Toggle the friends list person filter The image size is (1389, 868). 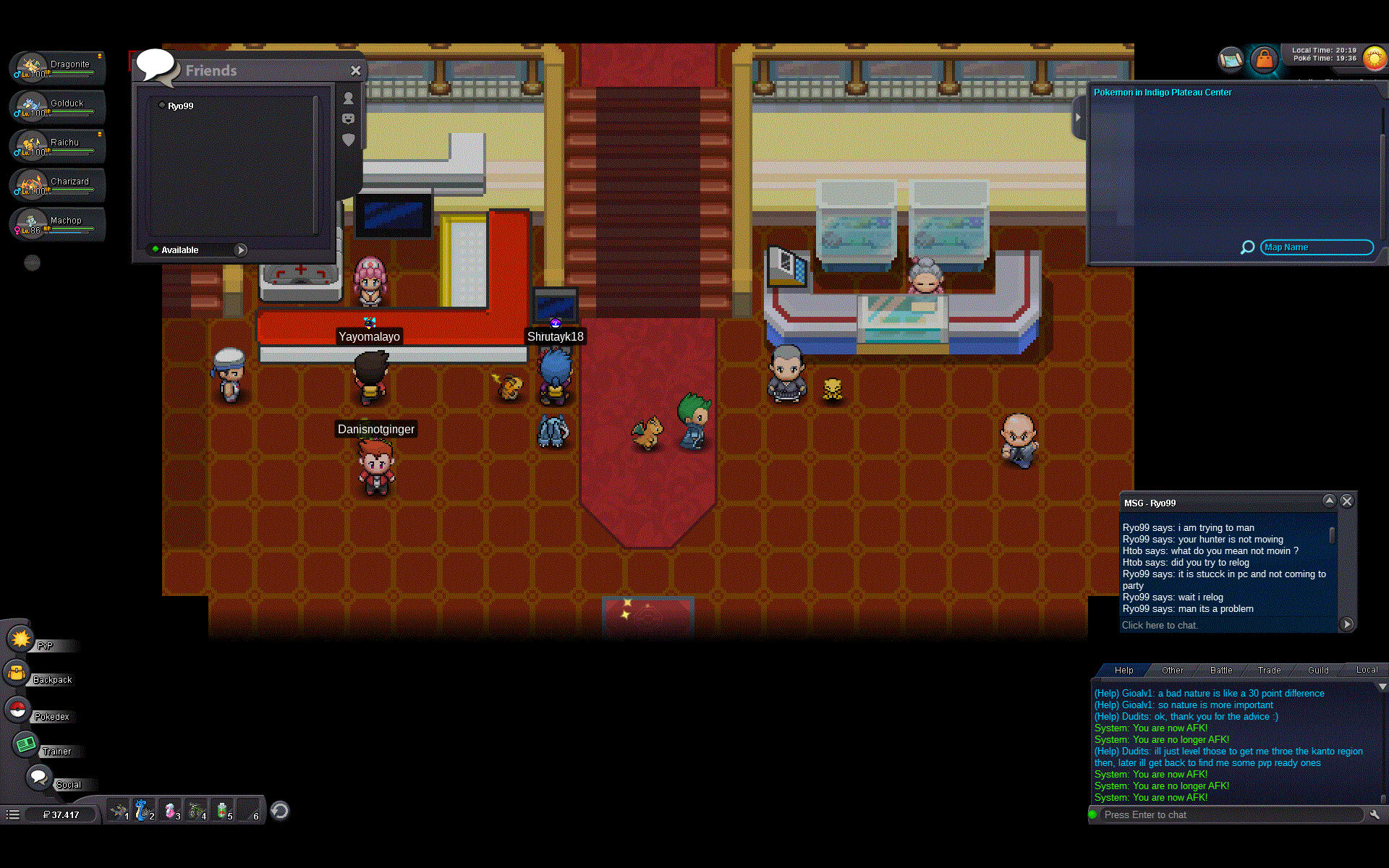(x=349, y=100)
